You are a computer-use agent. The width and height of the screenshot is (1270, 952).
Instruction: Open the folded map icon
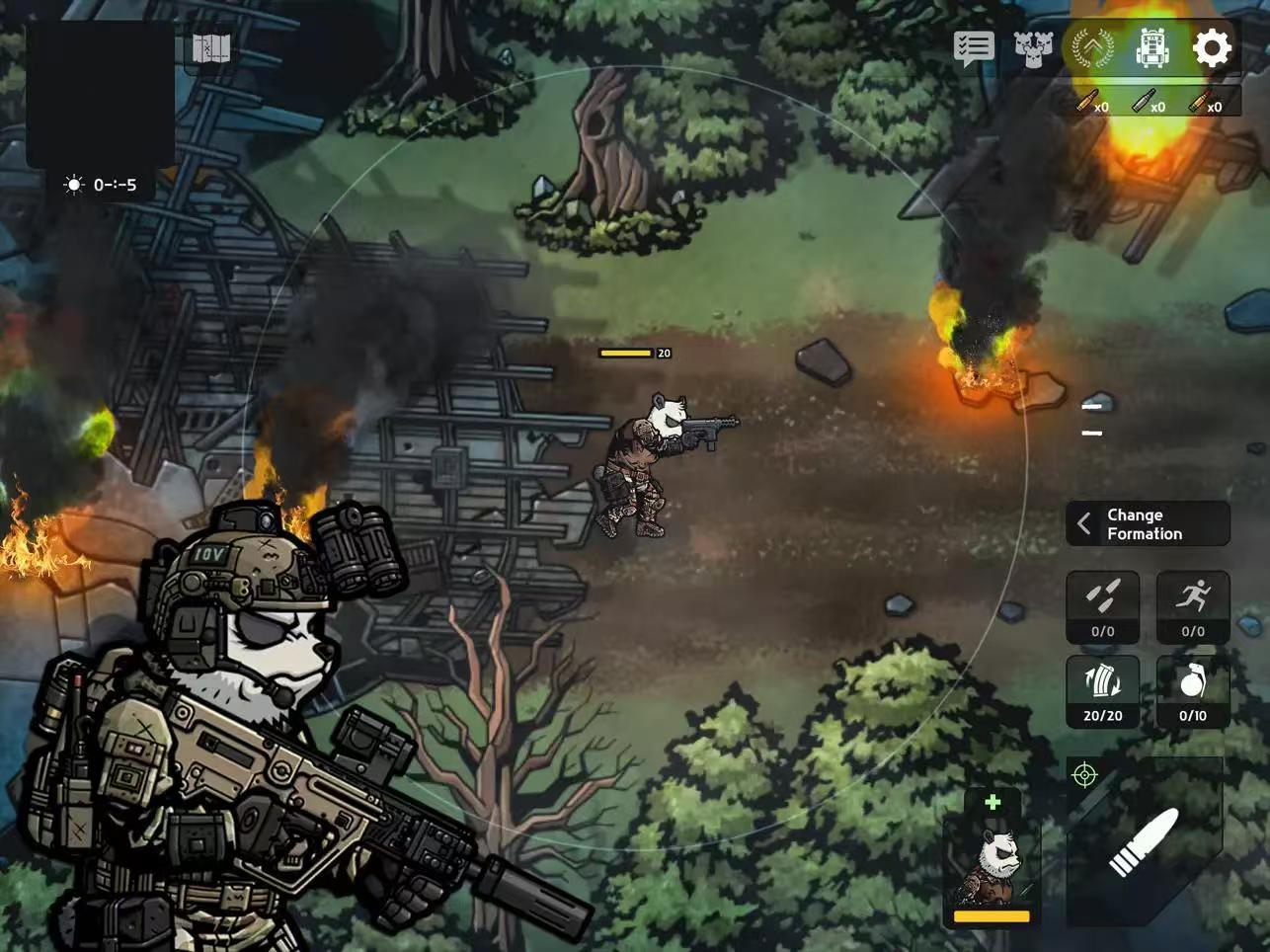pos(210,47)
